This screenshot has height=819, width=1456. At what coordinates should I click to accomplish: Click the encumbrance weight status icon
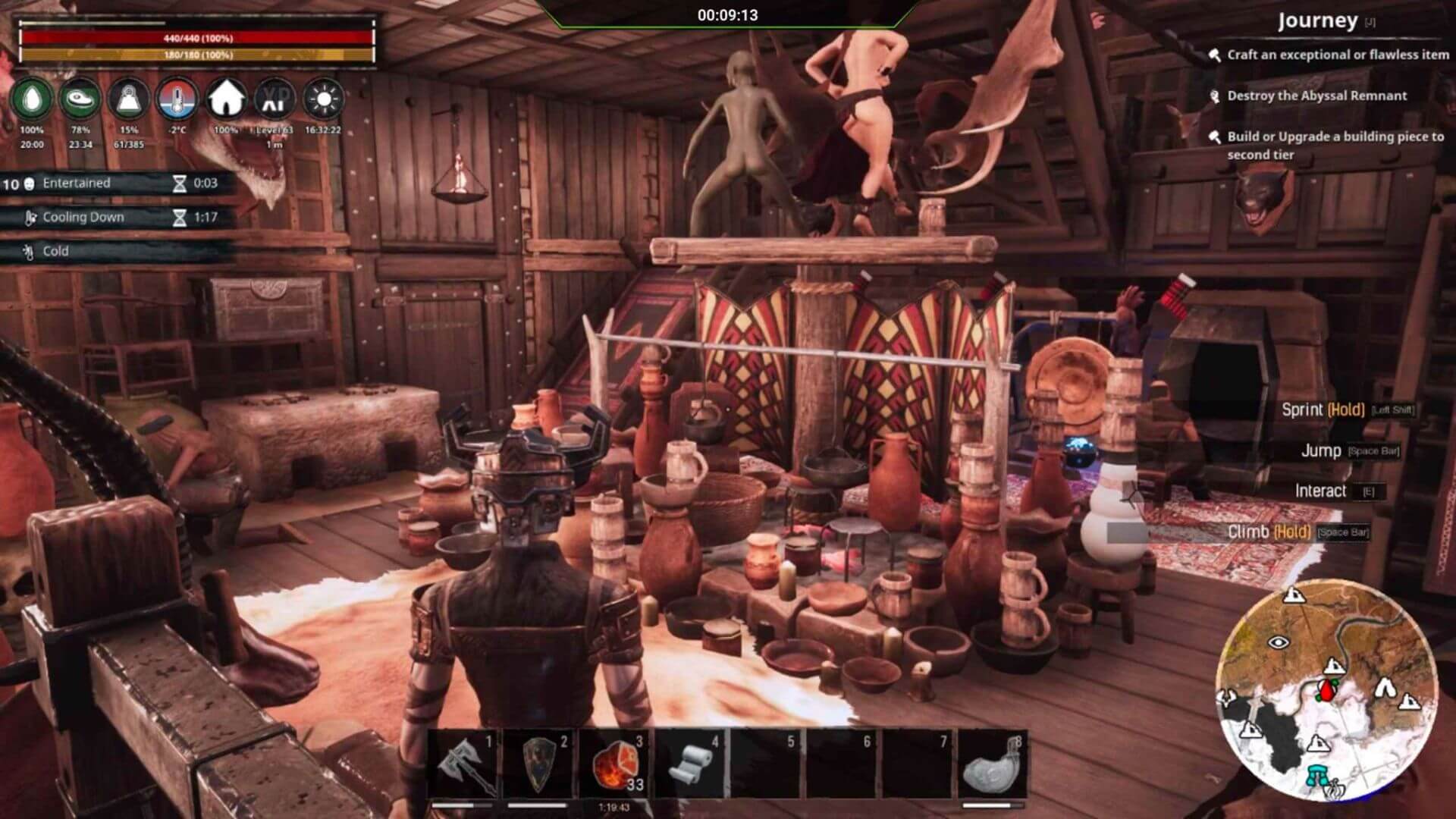pyautogui.click(x=129, y=99)
